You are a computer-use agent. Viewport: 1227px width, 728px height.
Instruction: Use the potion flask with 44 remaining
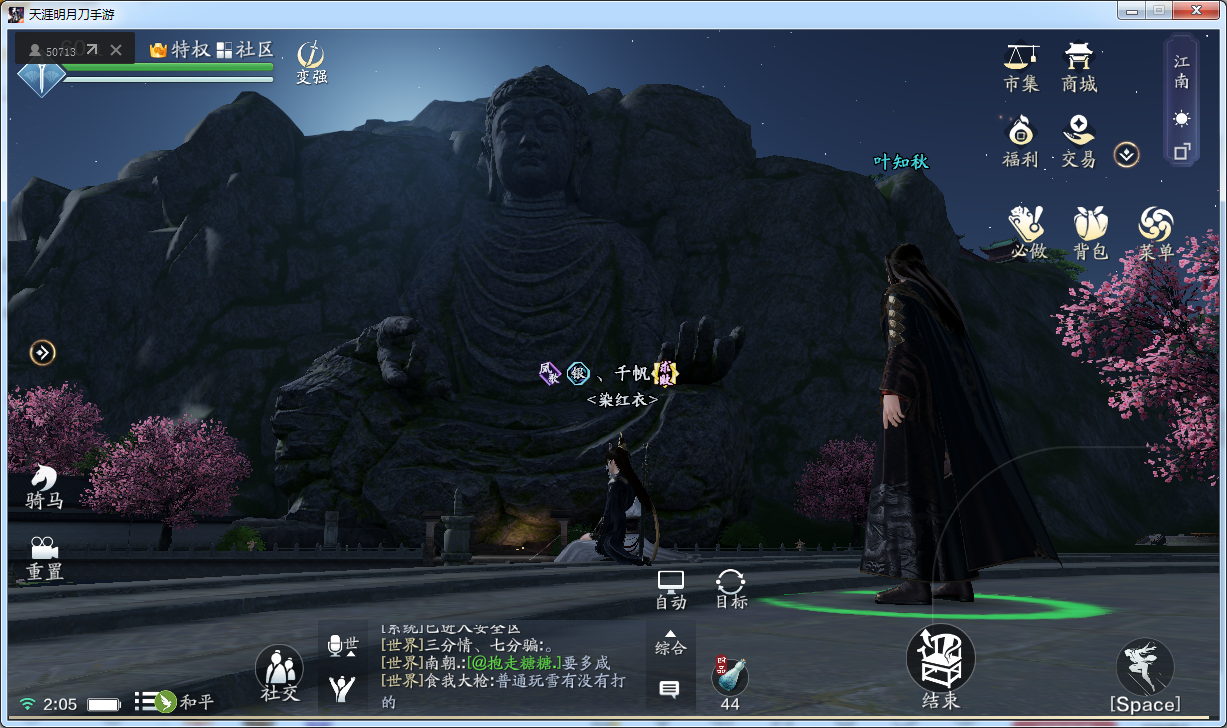pyautogui.click(x=730, y=677)
